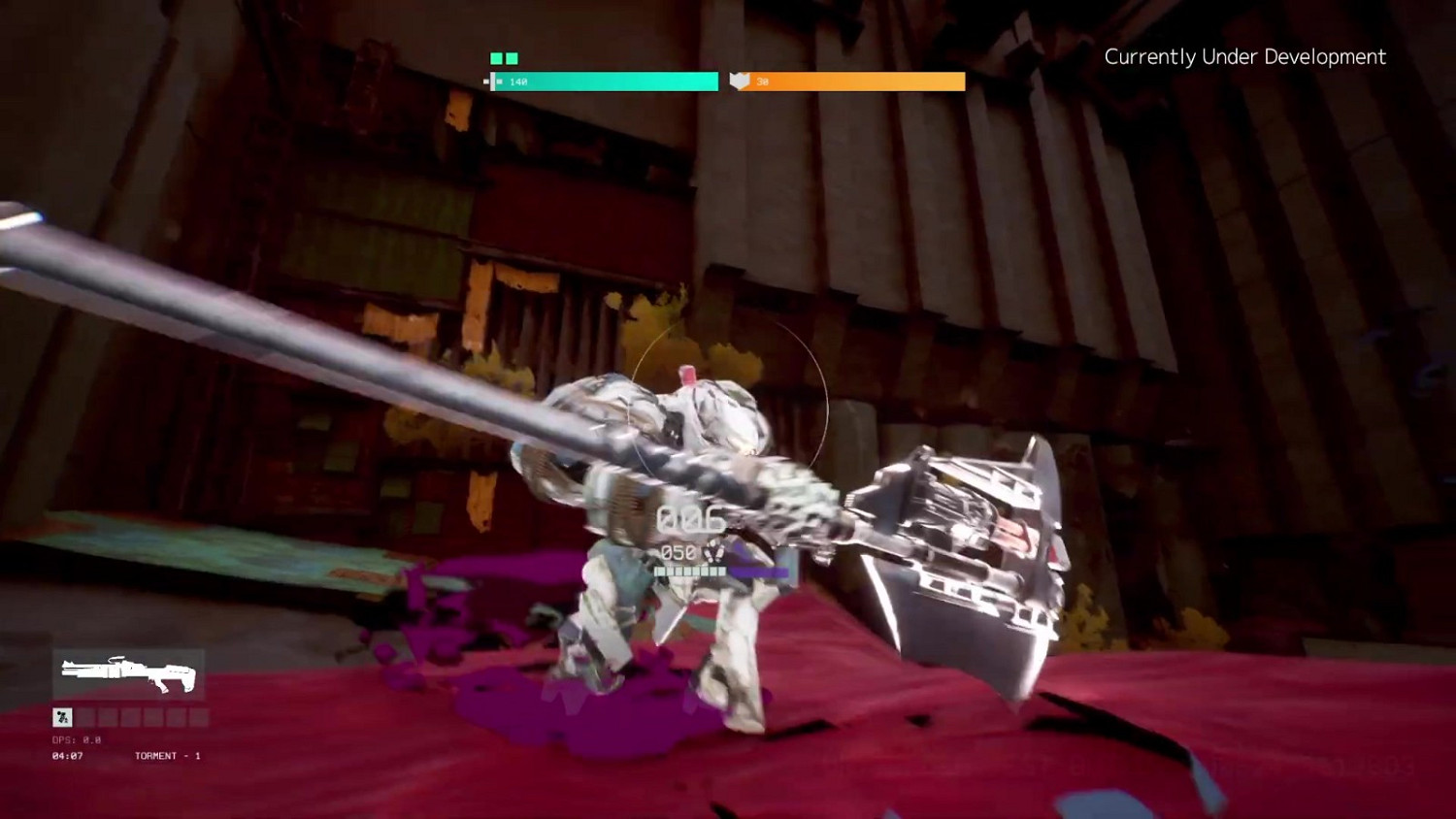Image resolution: width=1456 pixels, height=819 pixels.
Task: Click the perk icon in the first mod slot
Action: 63,716
